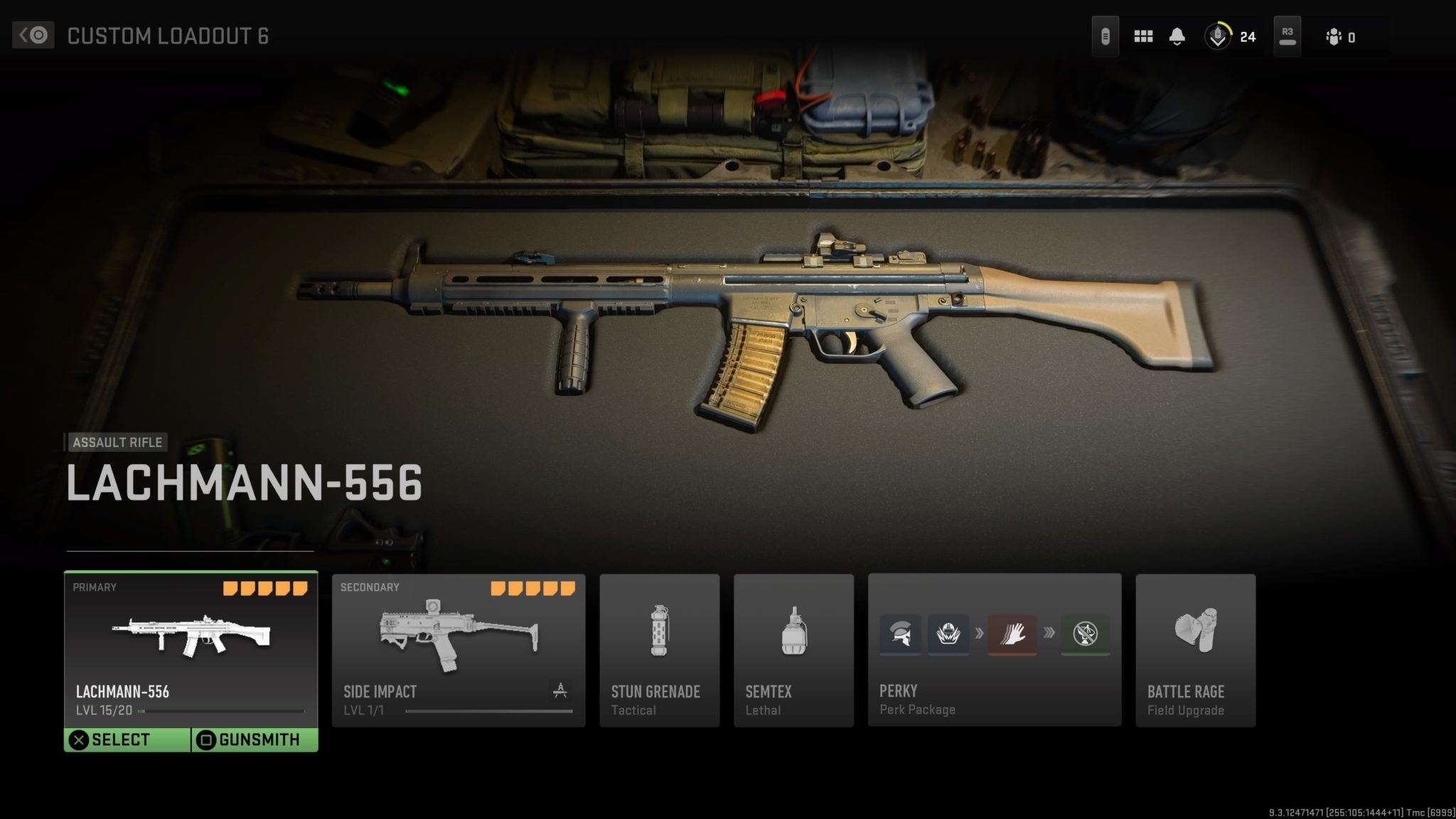This screenshot has width=1456, height=819.
Task: Click the Gunsmith button
Action: tap(254, 739)
